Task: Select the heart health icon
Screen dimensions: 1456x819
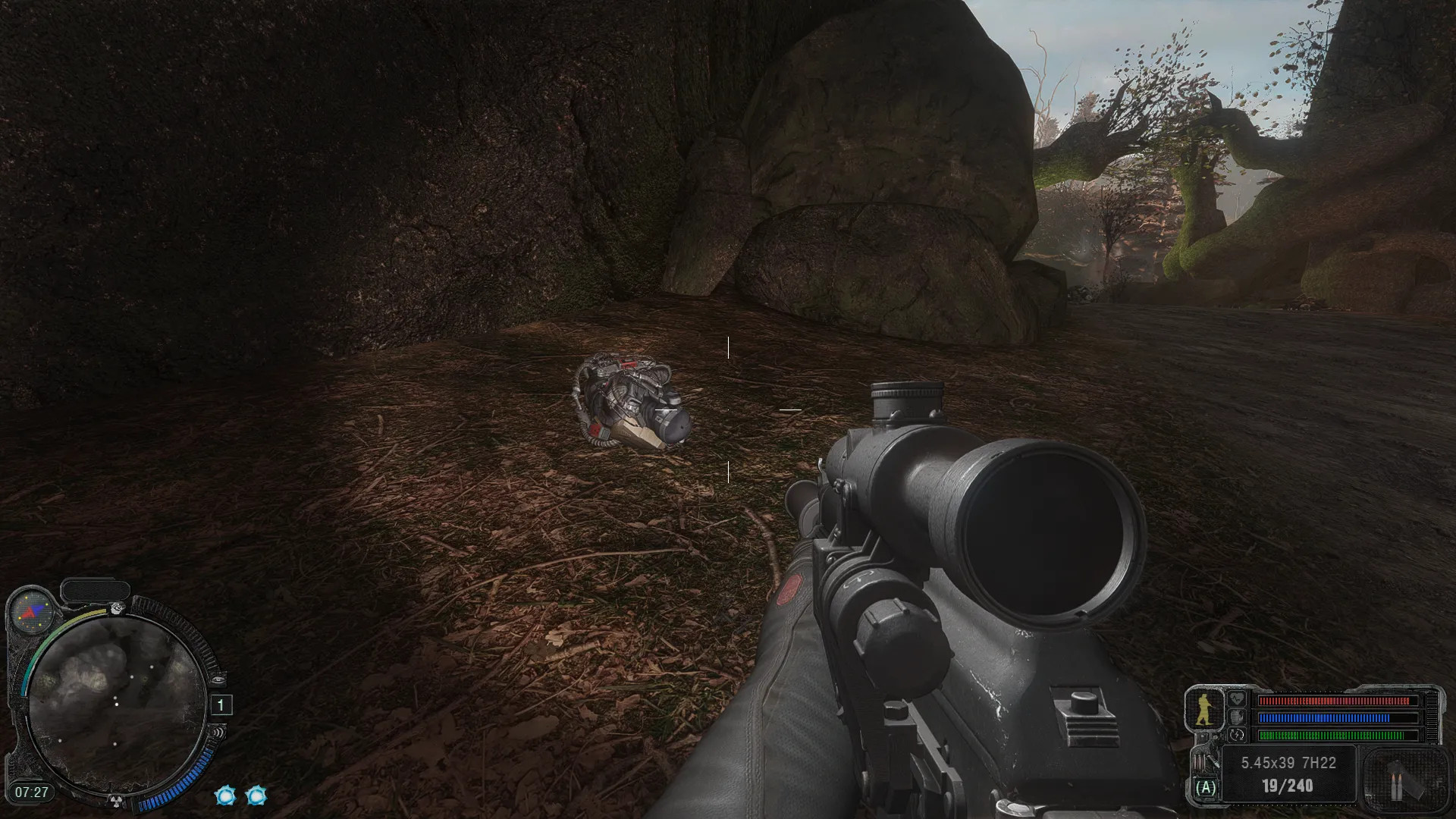Action: pos(1237,699)
